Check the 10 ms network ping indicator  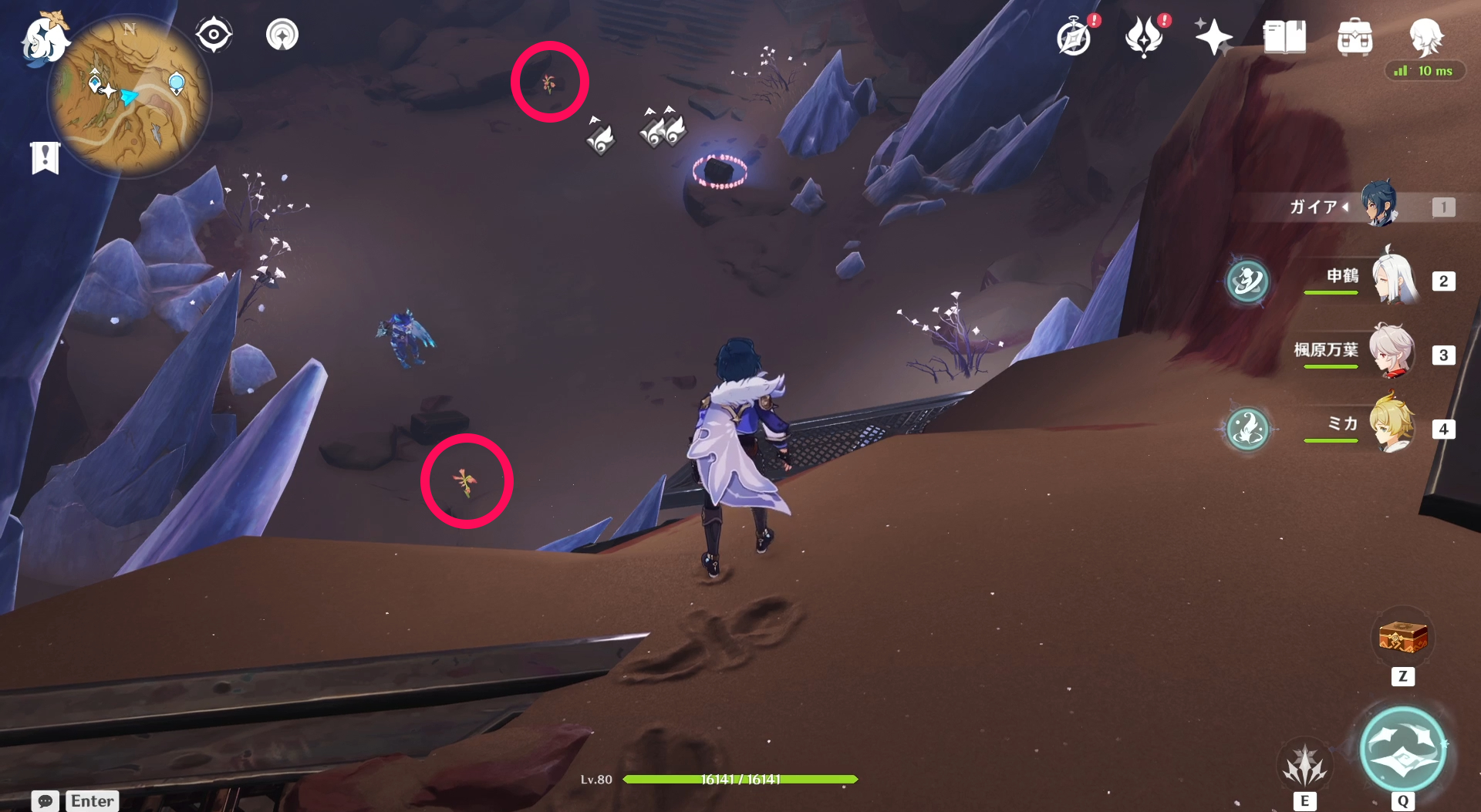[x=1425, y=71]
